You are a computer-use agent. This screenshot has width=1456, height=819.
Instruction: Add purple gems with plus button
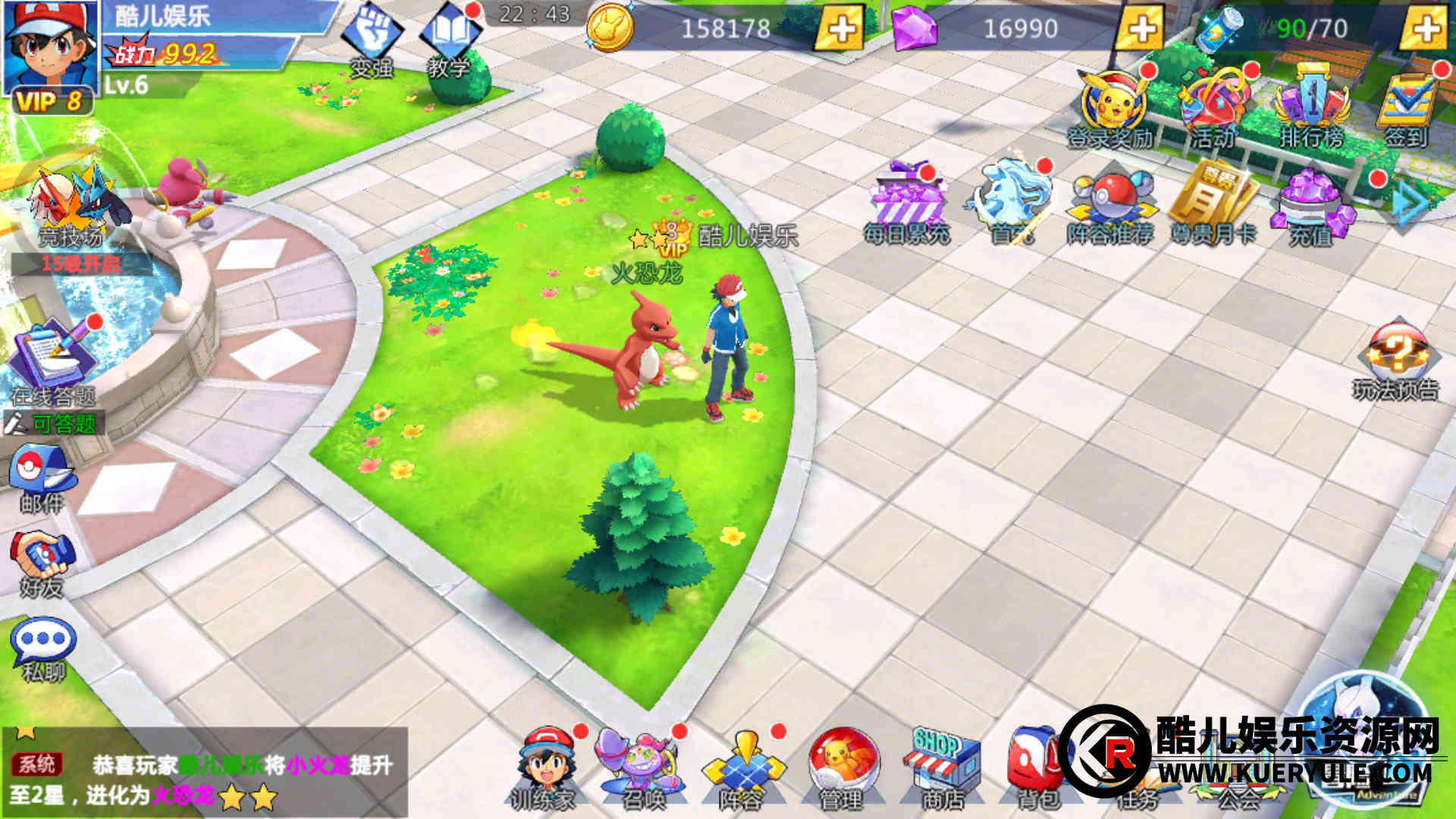pos(1141,28)
